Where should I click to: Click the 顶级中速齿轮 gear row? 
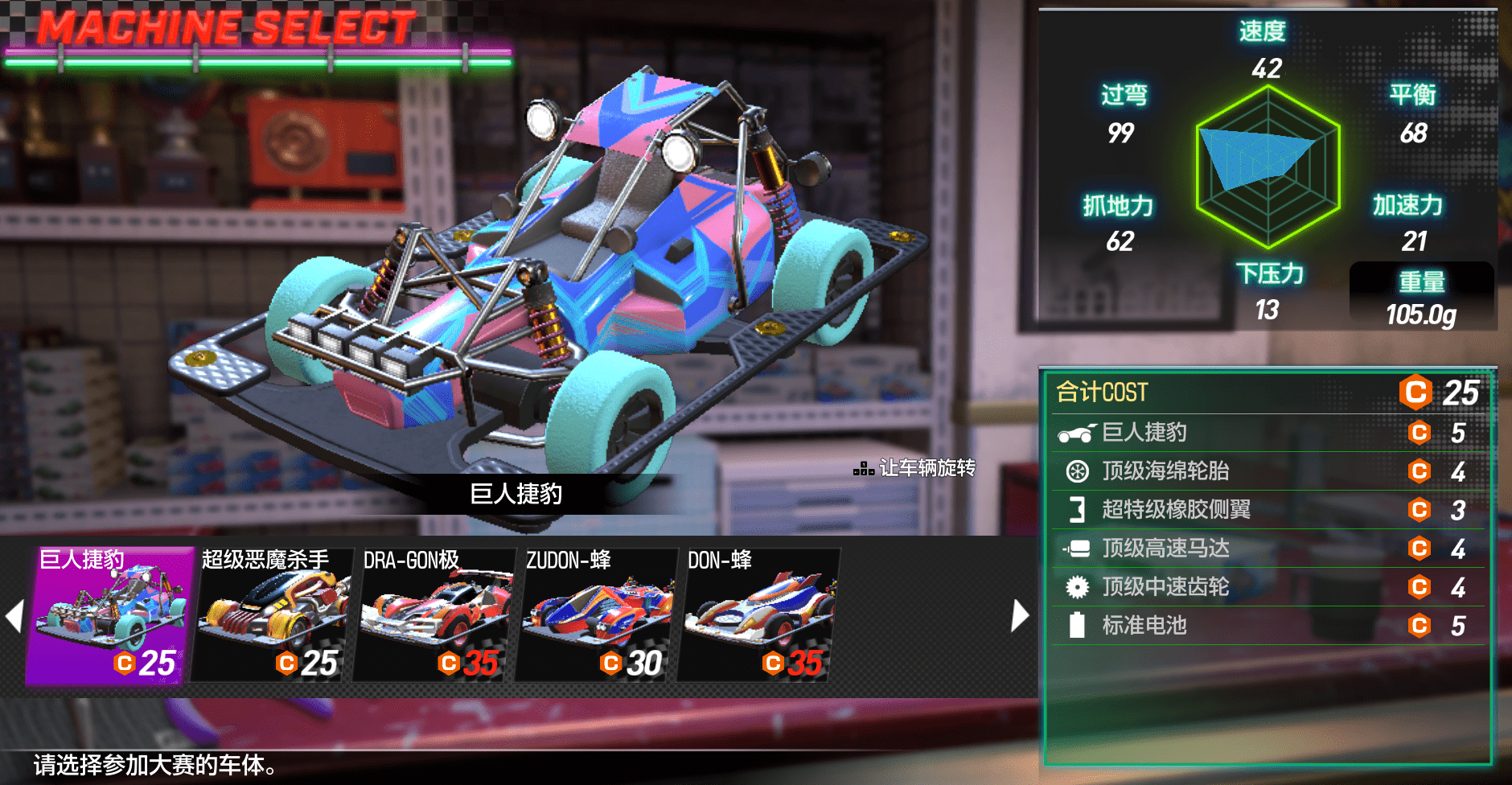[1268, 587]
